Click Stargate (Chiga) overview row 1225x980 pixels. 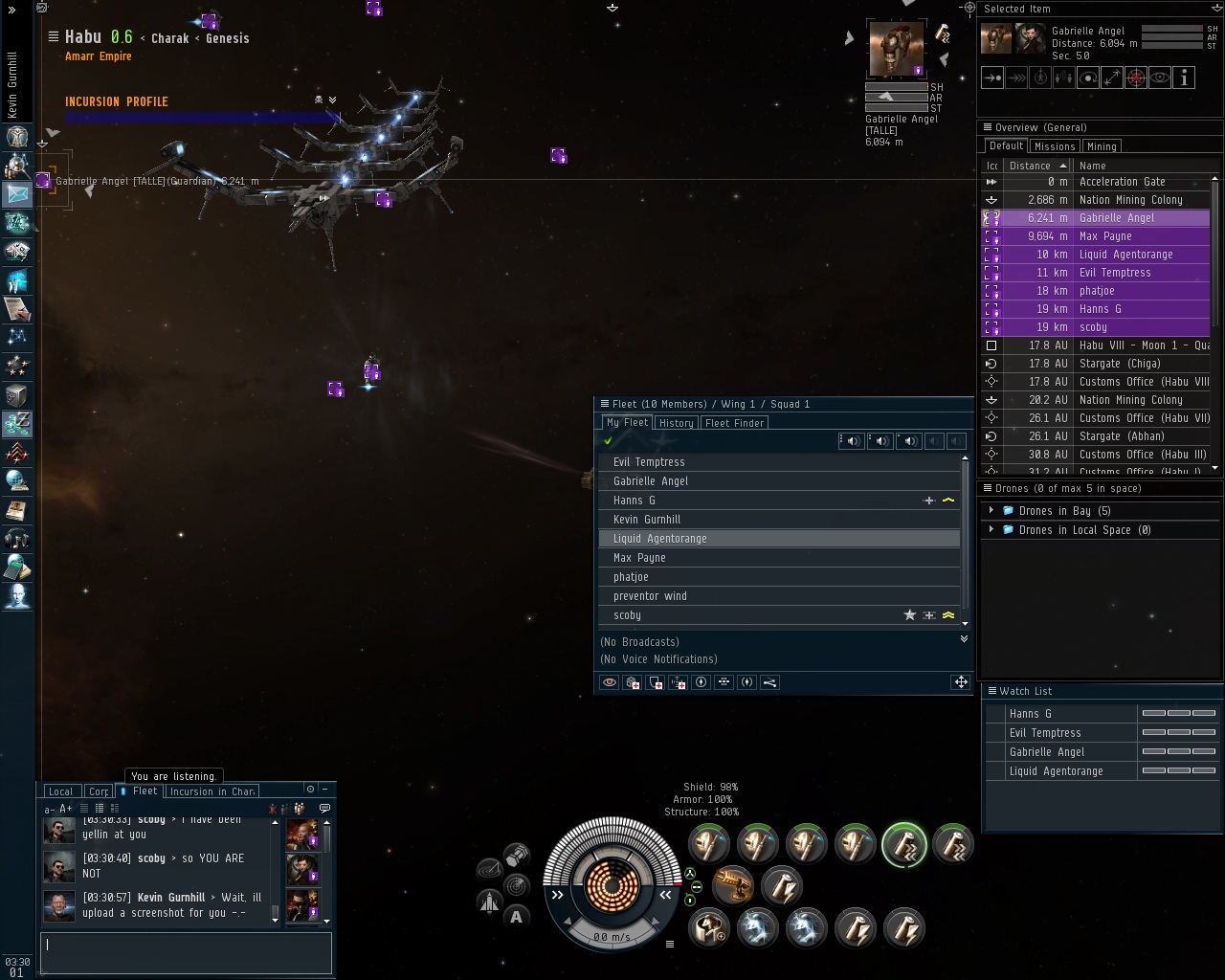pos(1120,364)
